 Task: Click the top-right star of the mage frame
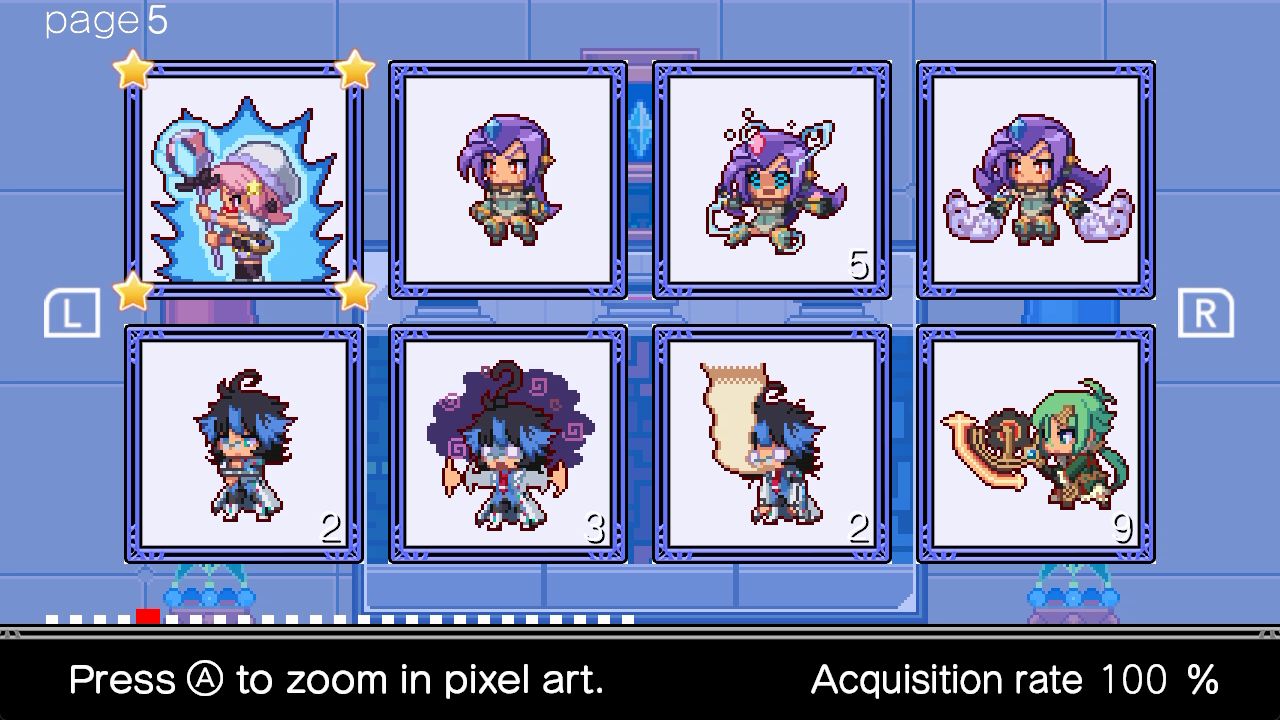(355, 70)
